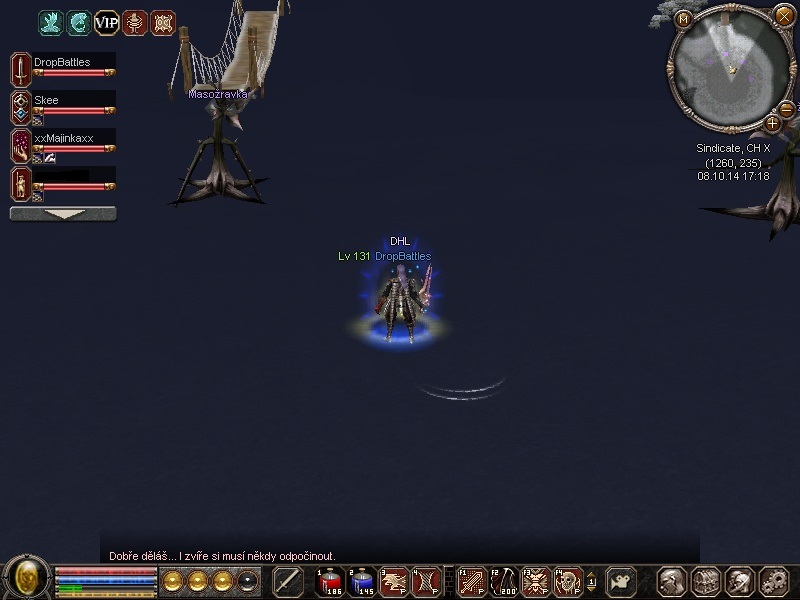Activate the horse summon hotbar skill
The width and height of the screenshot is (800, 600).
393,581
